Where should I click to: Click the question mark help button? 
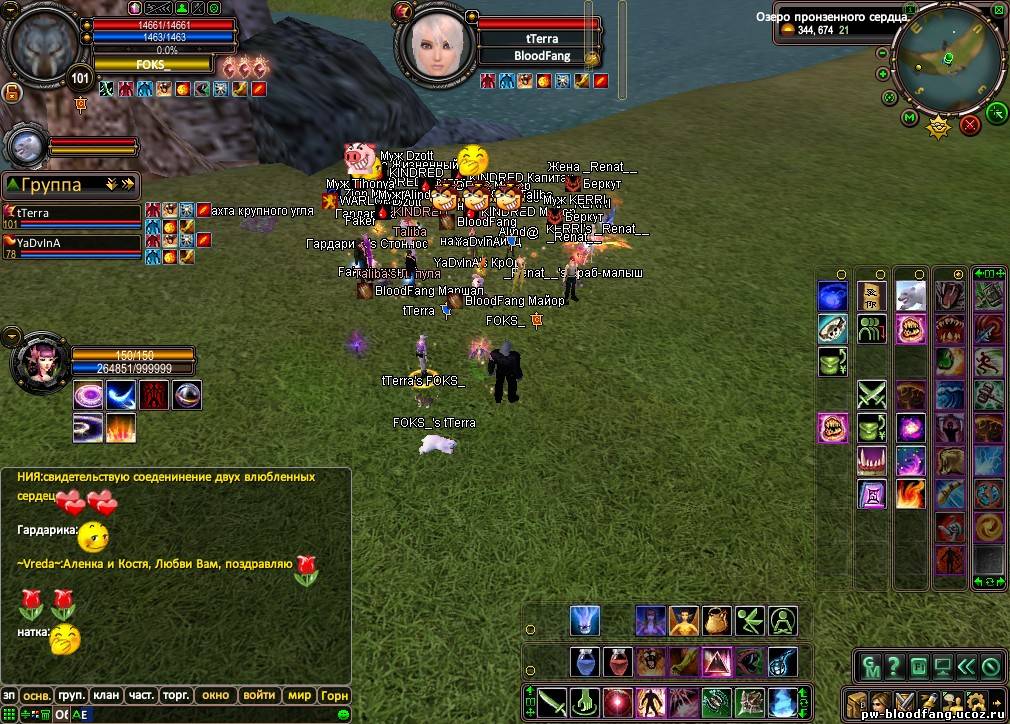point(893,666)
